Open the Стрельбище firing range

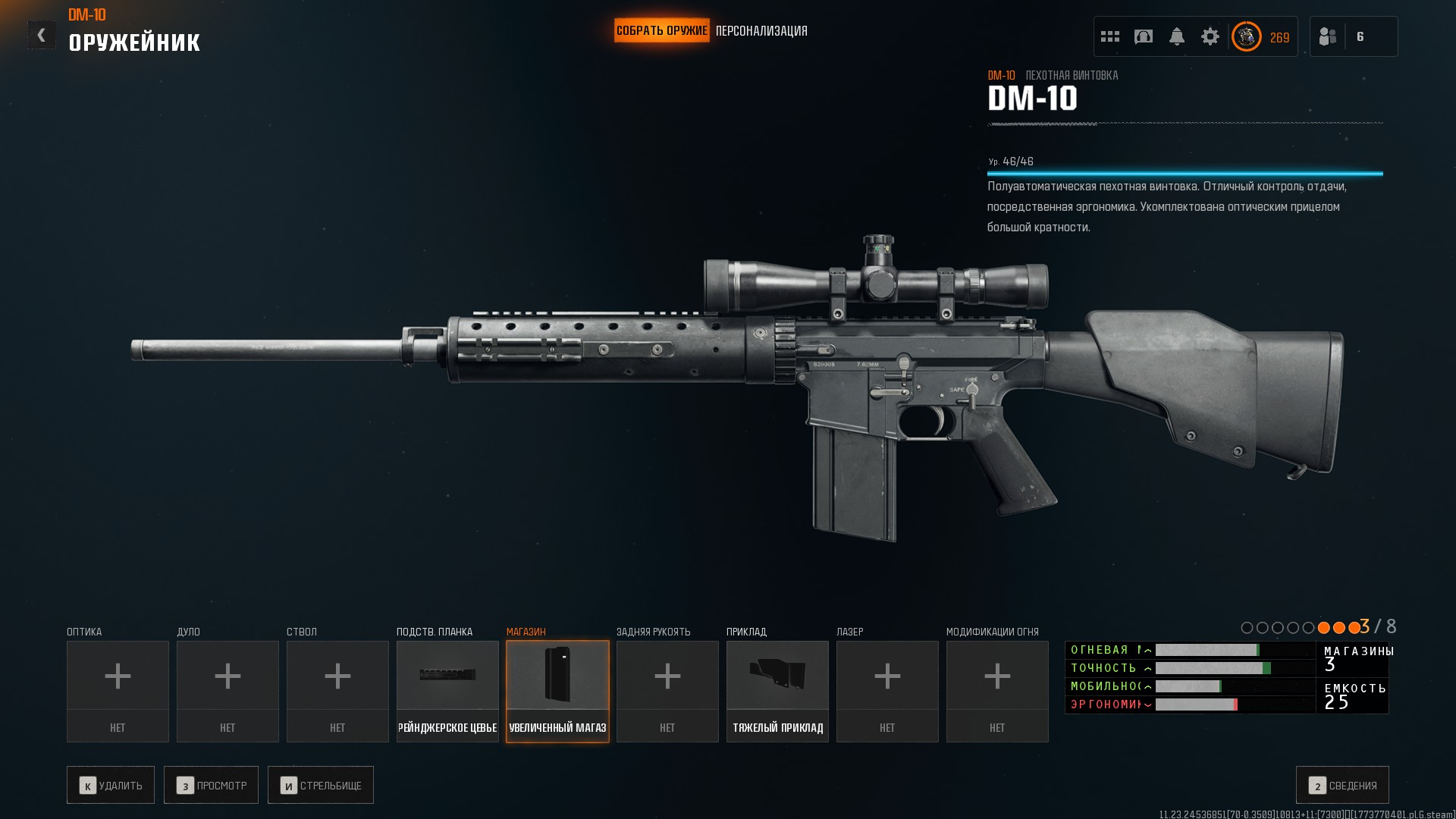321,785
